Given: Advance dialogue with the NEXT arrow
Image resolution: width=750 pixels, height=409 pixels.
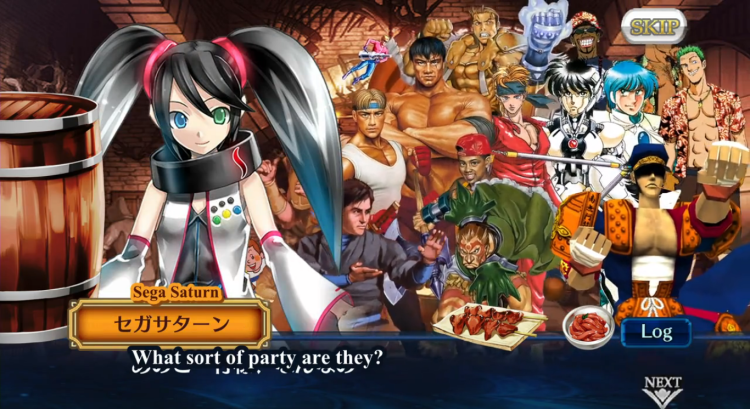Looking at the screenshot, I should point(662,390).
